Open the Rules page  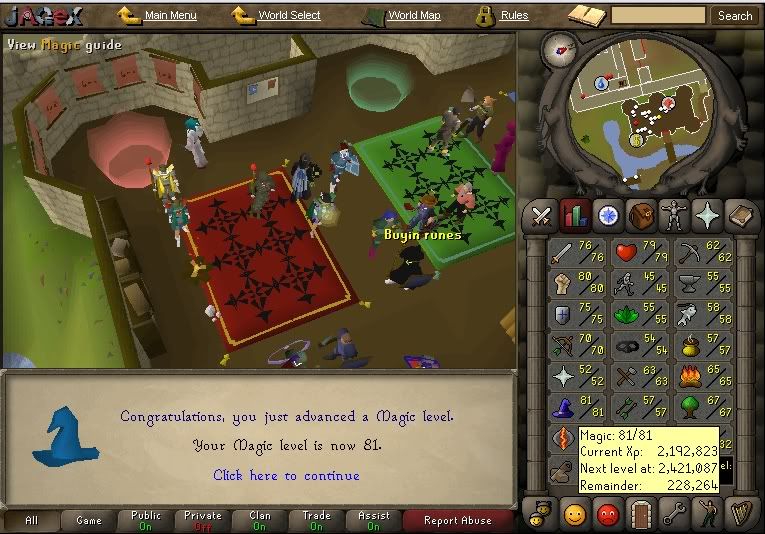click(x=513, y=16)
